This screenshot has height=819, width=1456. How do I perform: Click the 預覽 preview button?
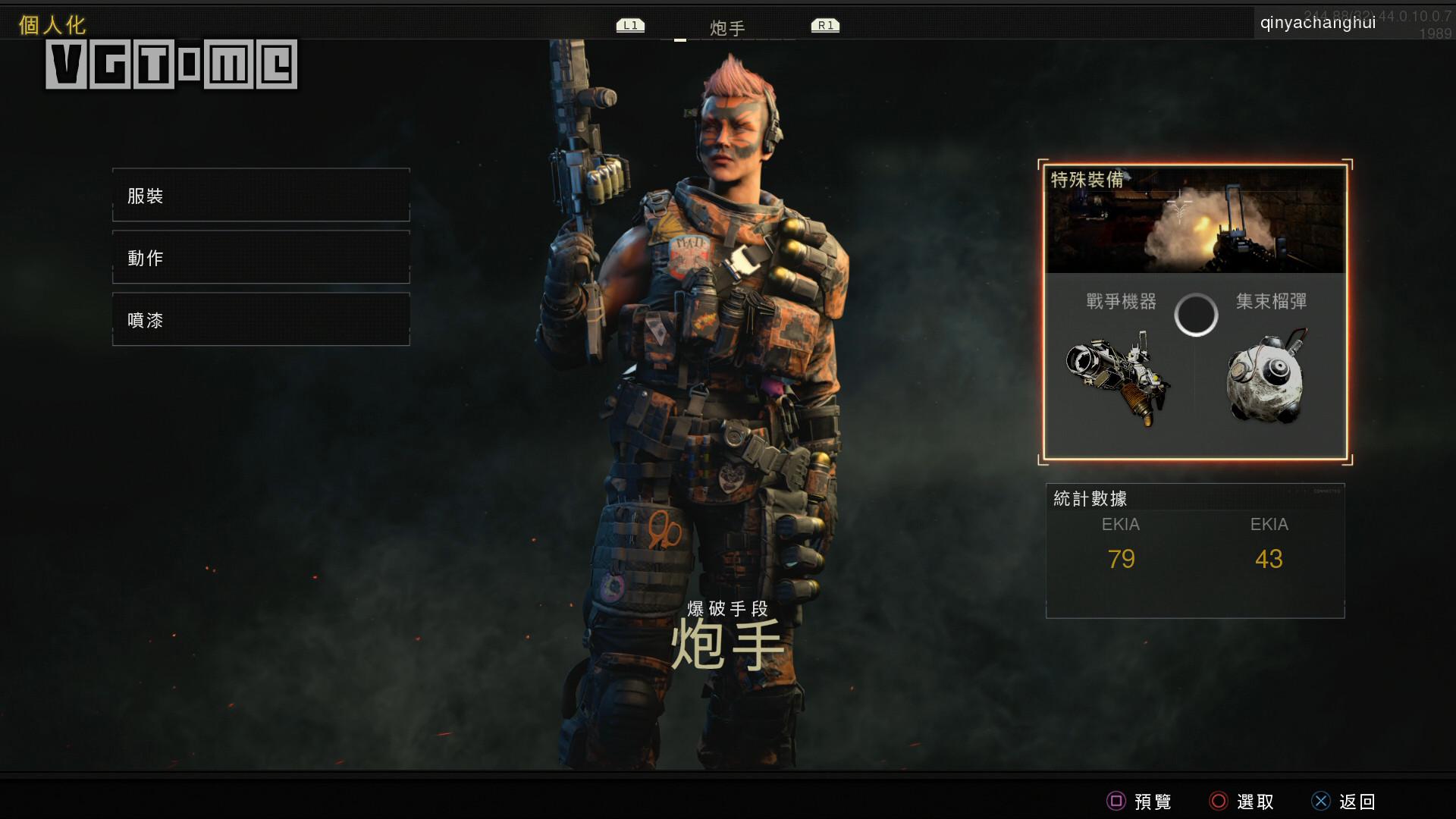tap(1139, 802)
